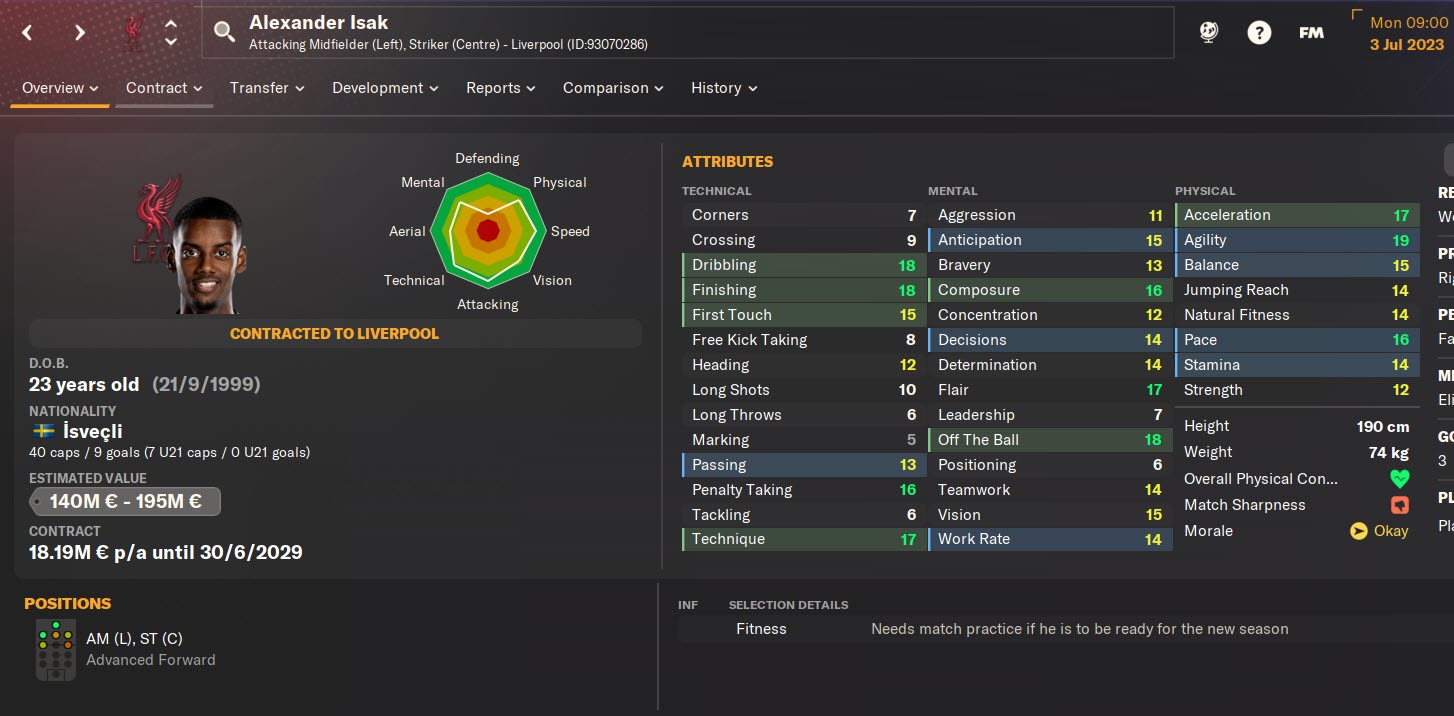Go back to the previous screen
Screen dimensions: 1454x716
tap(27, 32)
